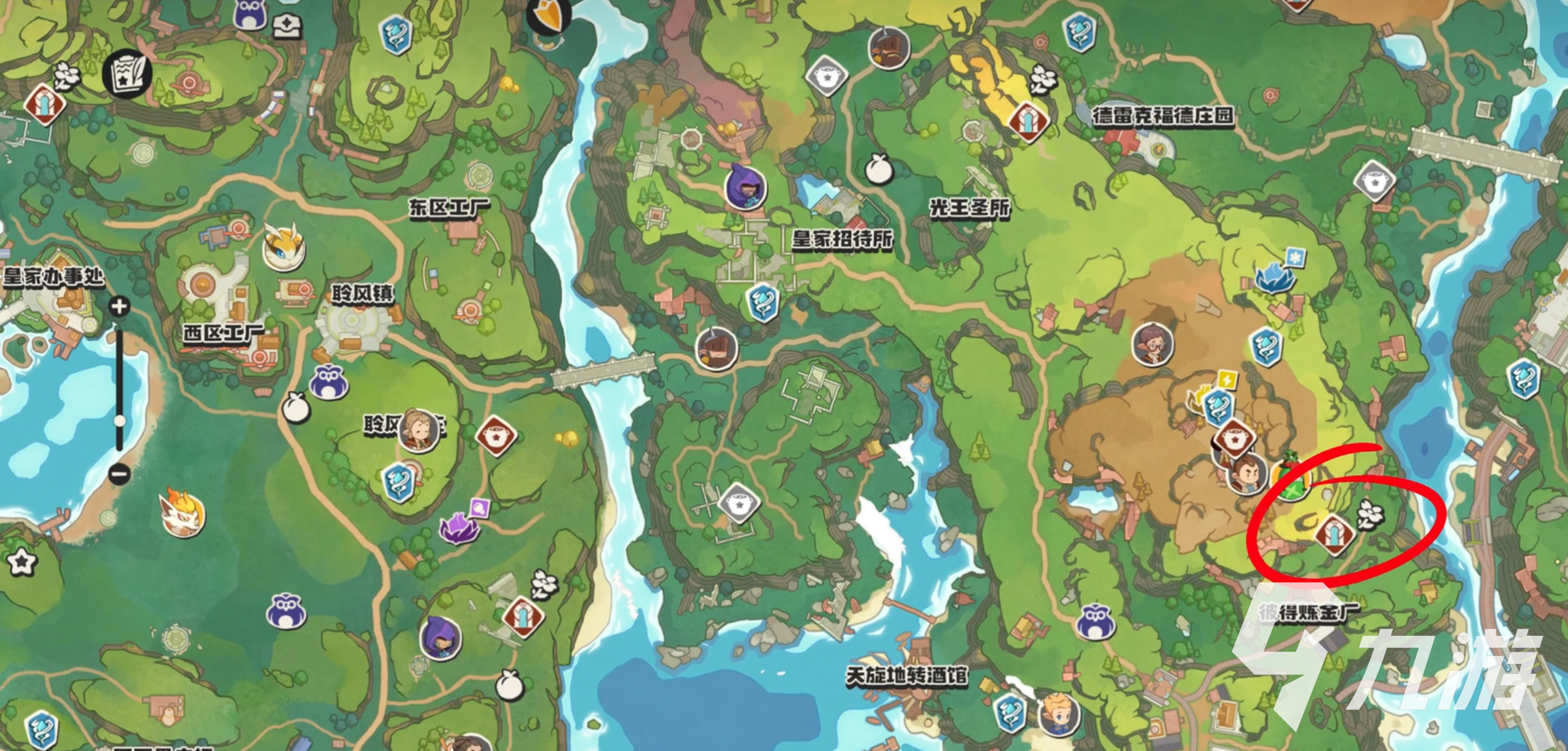Select the red gate marker inside red circle
Viewport: 1568px width, 751px height.
(1335, 535)
